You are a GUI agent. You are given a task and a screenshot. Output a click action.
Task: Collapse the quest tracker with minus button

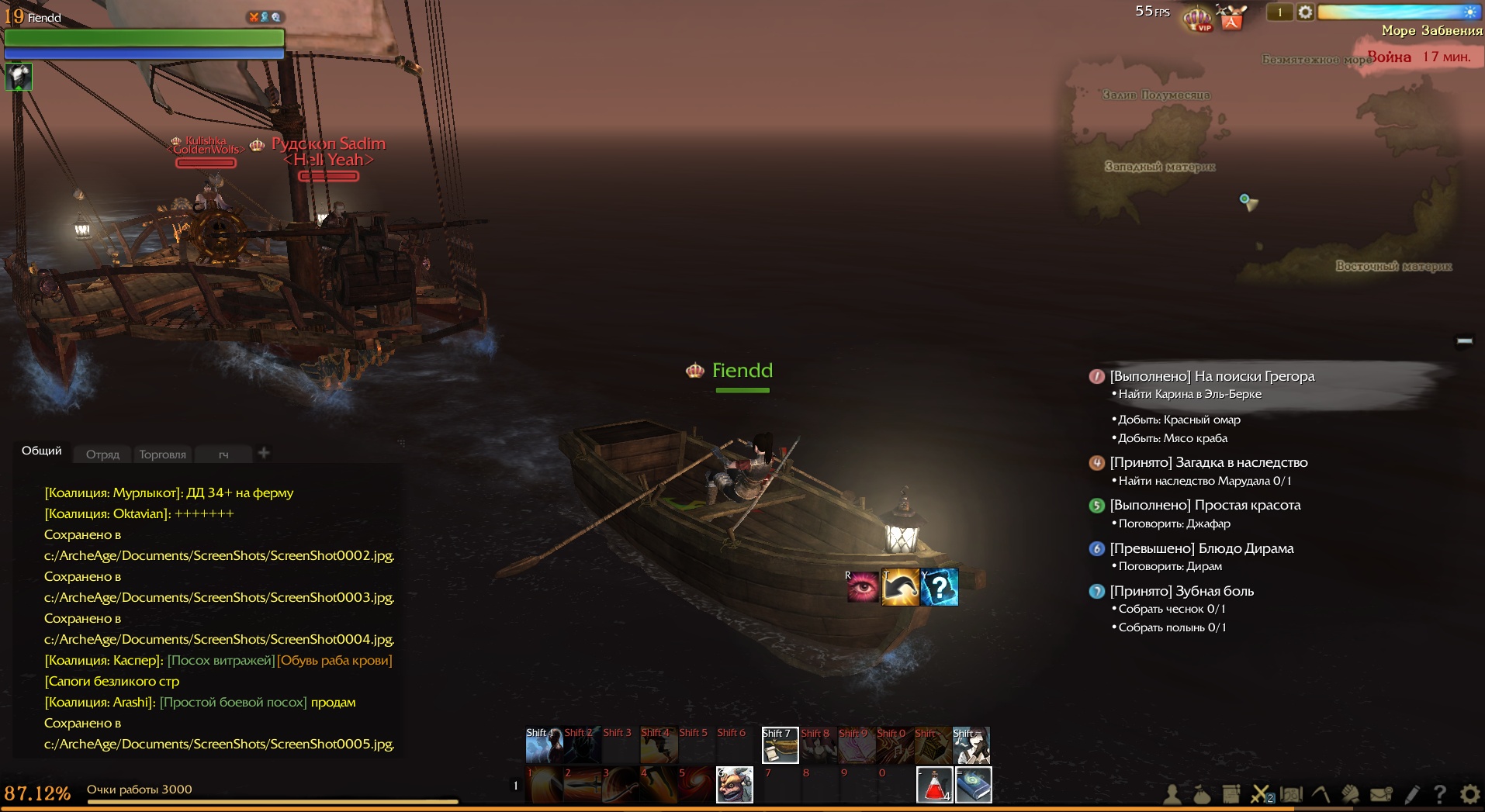tap(1464, 340)
